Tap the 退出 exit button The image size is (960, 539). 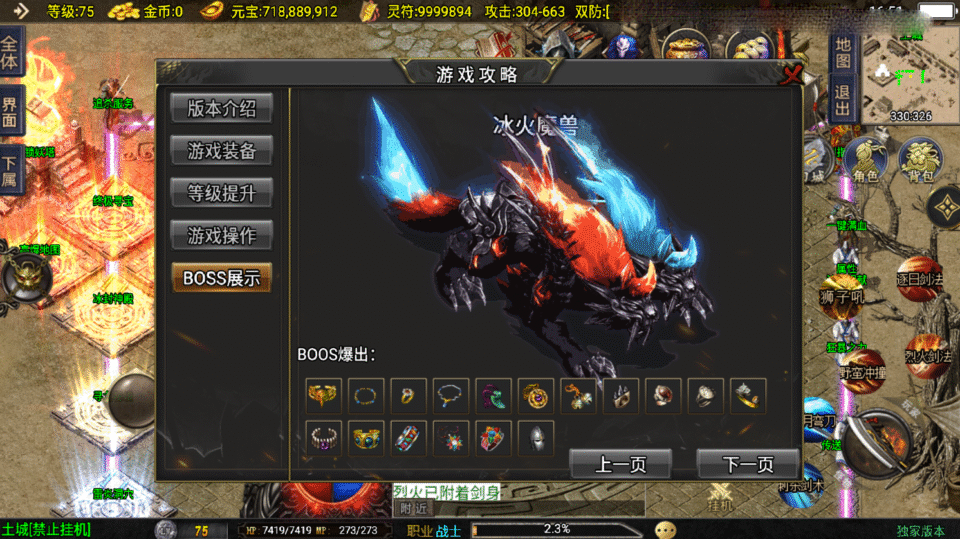pyautogui.click(x=843, y=100)
